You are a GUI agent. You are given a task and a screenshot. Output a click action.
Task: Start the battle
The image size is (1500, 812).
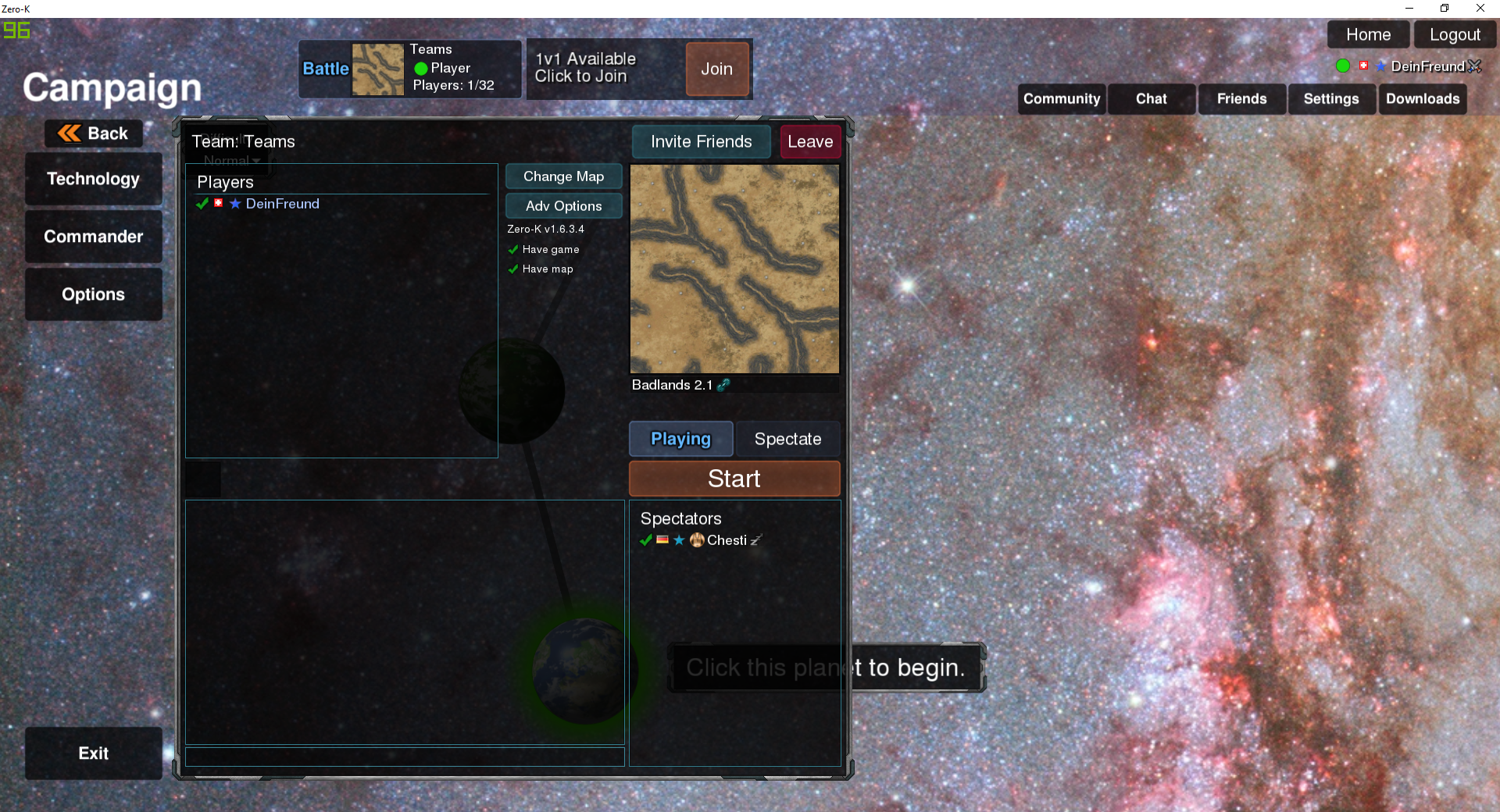click(x=734, y=479)
